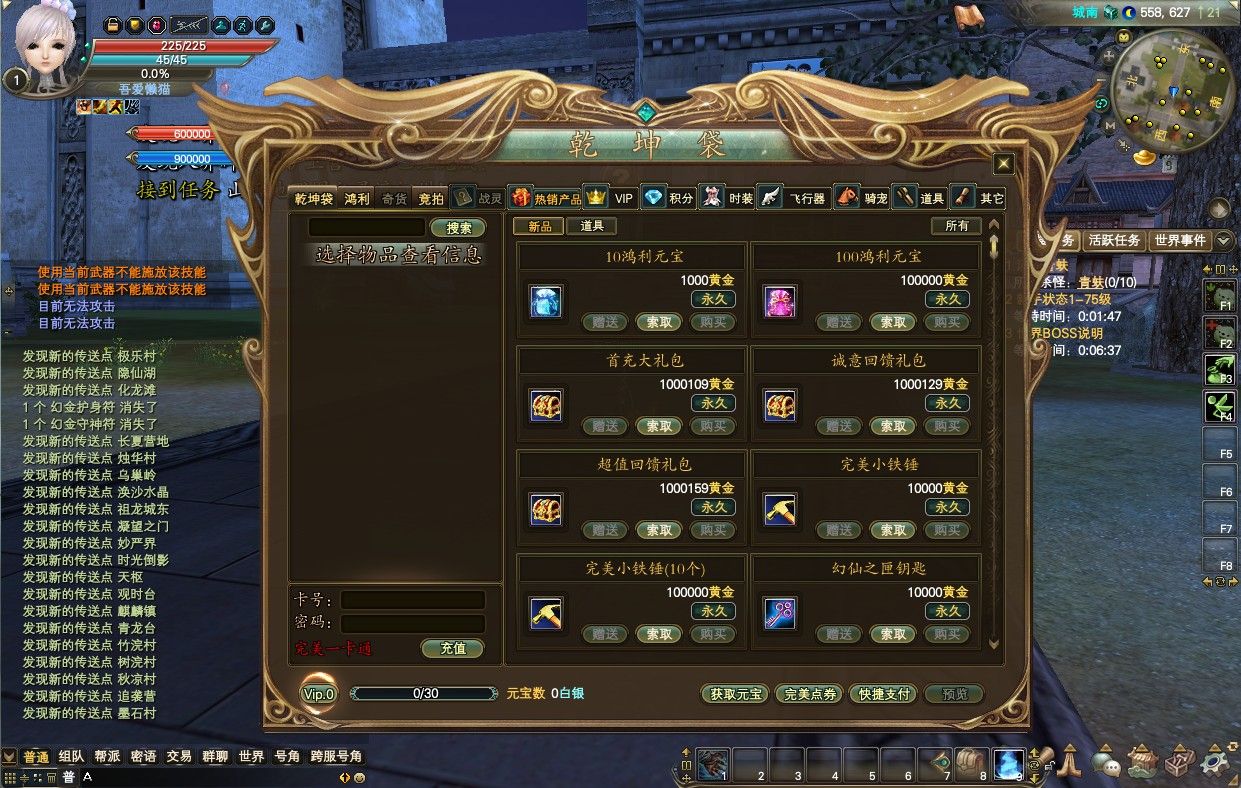This screenshot has height=788, width=1241.
Task: Focus the item search text field
Action: [366, 228]
